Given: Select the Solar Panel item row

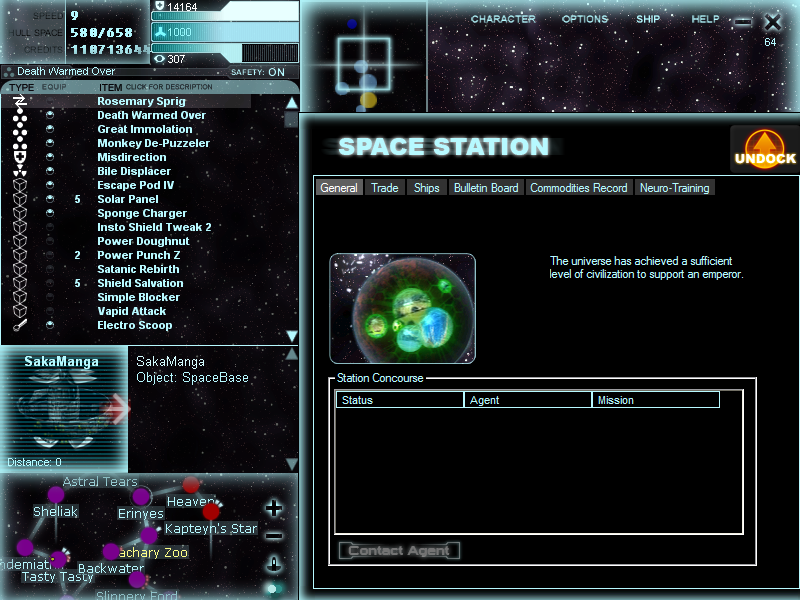Looking at the screenshot, I should click(127, 199).
